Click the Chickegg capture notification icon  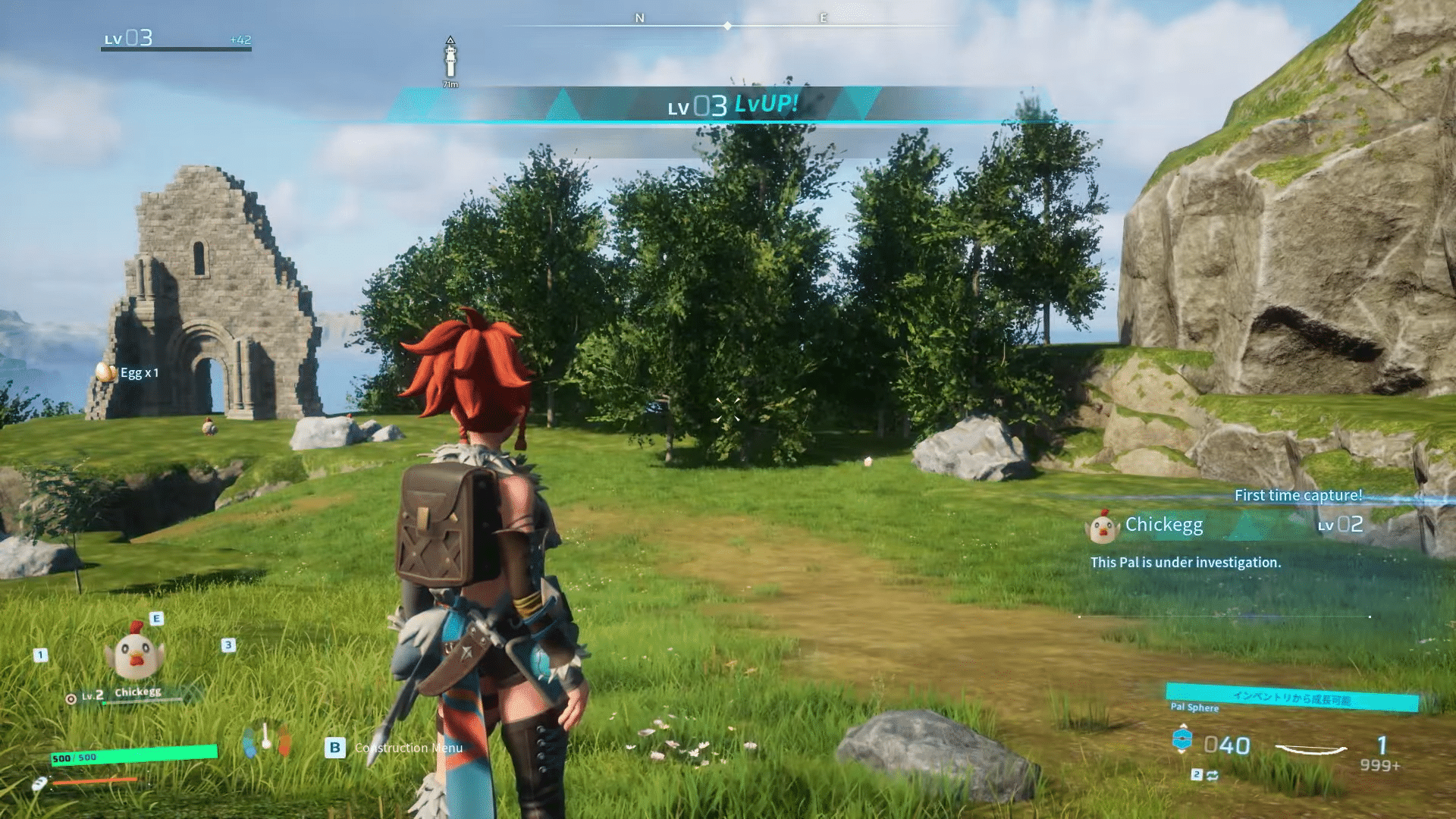tap(1103, 526)
